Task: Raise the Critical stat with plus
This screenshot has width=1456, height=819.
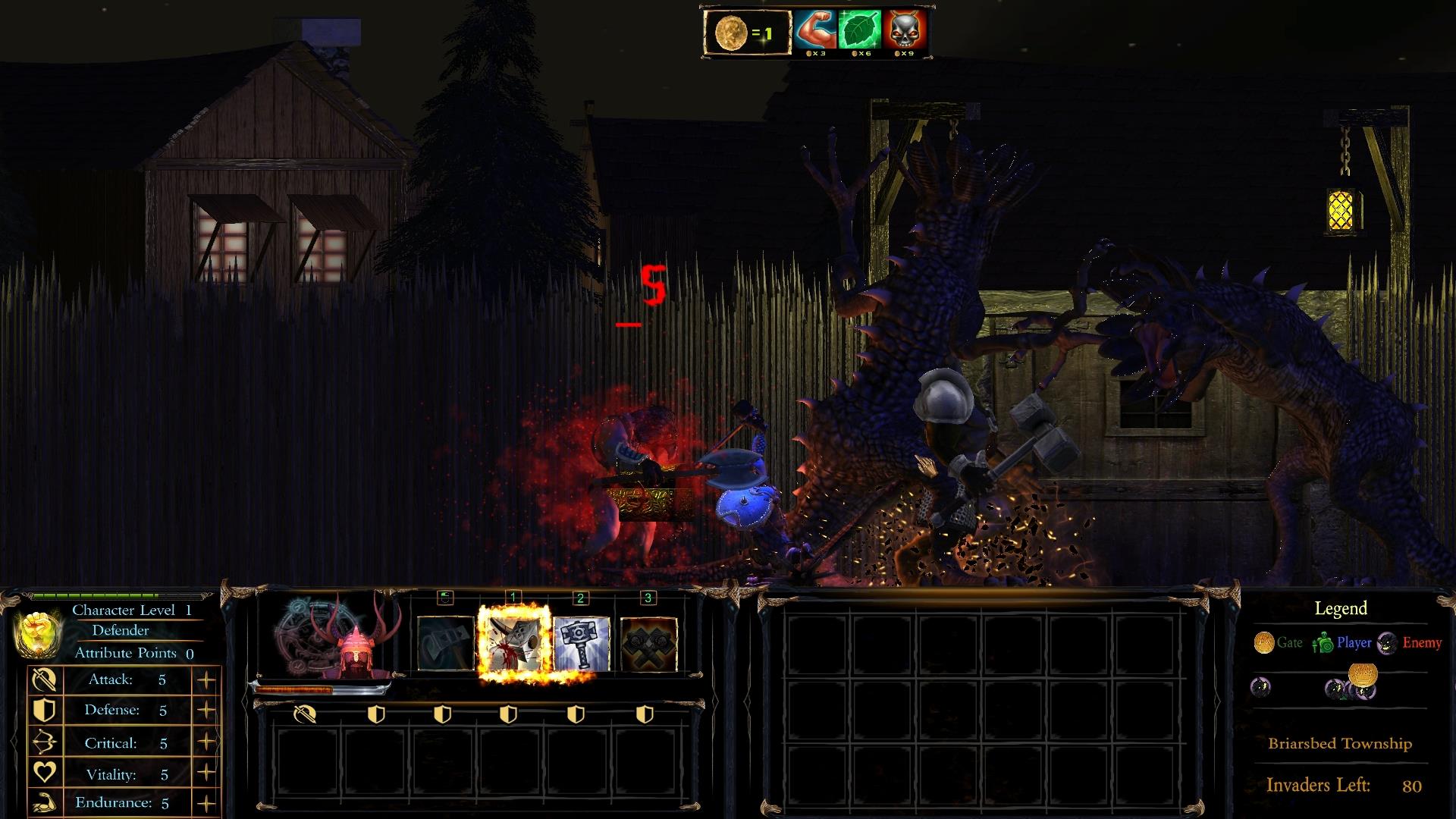Action: (x=206, y=742)
